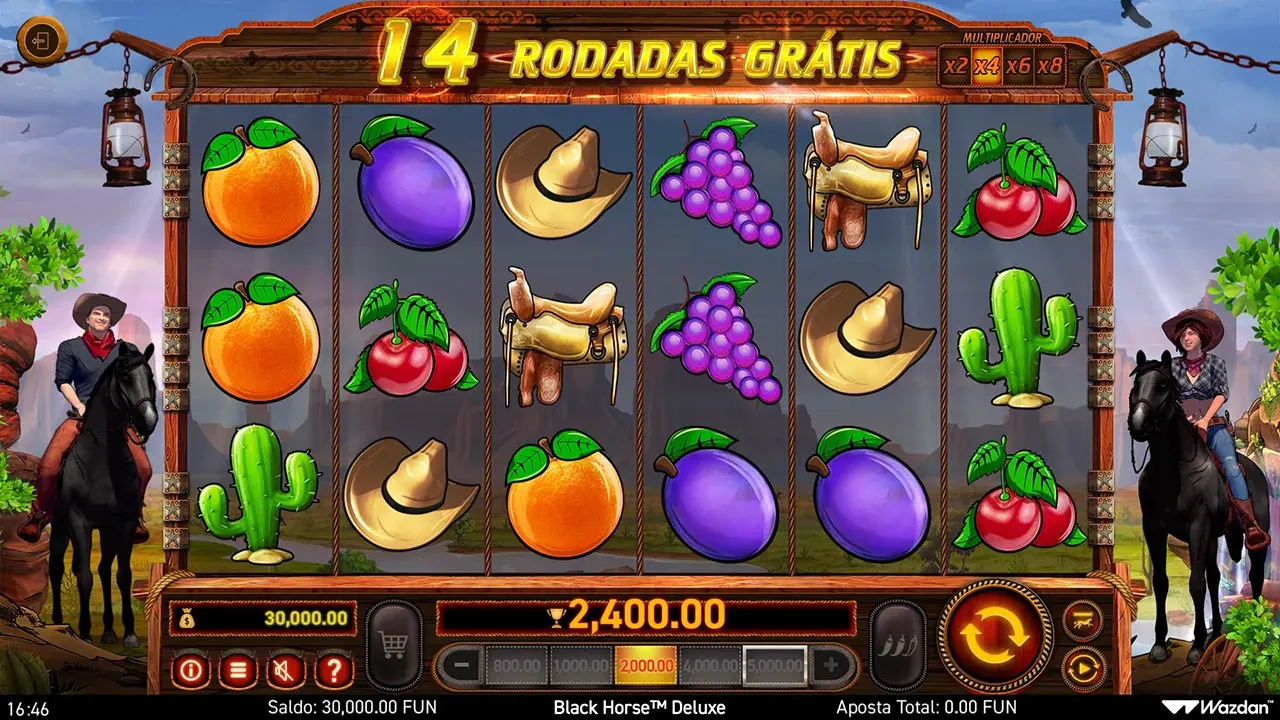1280x720 pixels.
Task: Activate the autoplay button
Action: tap(1083, 667)
